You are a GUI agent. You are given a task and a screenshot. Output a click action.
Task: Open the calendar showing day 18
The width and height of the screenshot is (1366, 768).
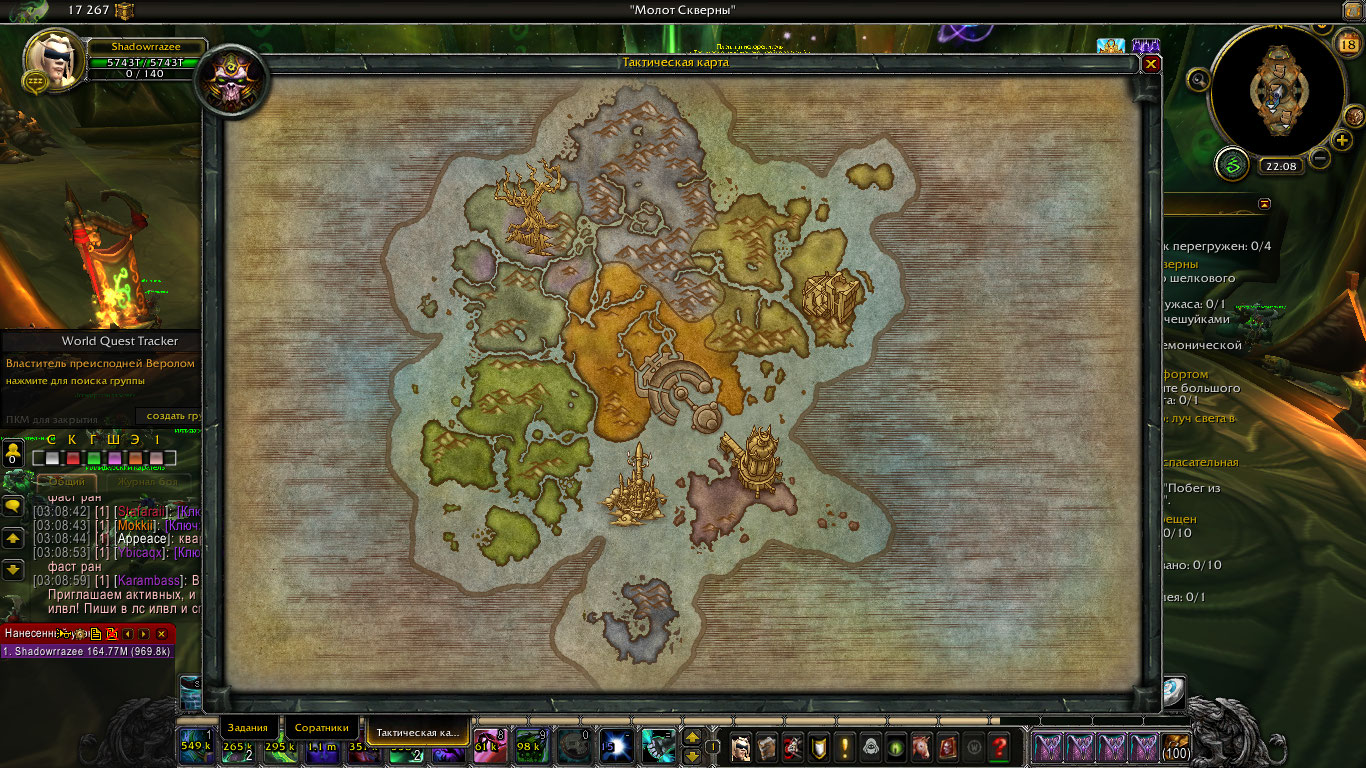1347,43
